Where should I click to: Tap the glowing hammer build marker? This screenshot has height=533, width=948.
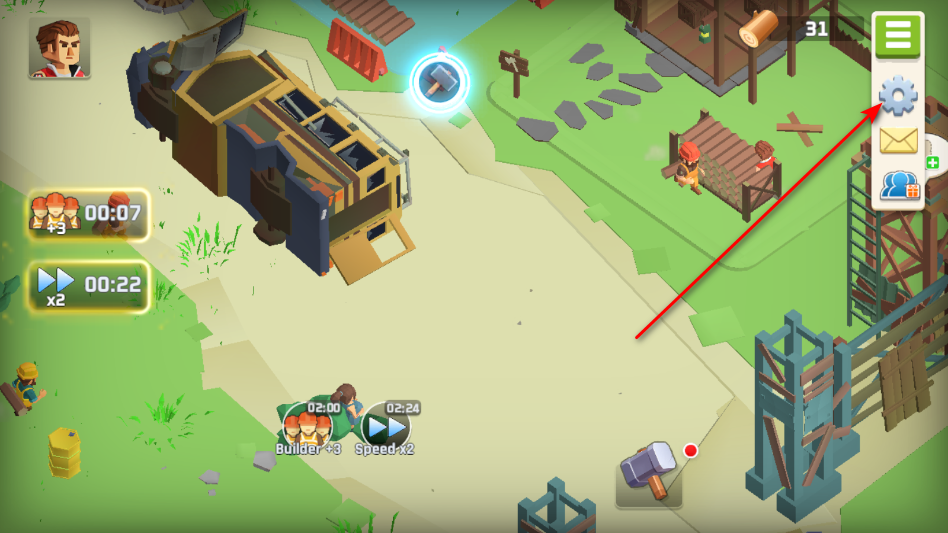pos(439,83)
